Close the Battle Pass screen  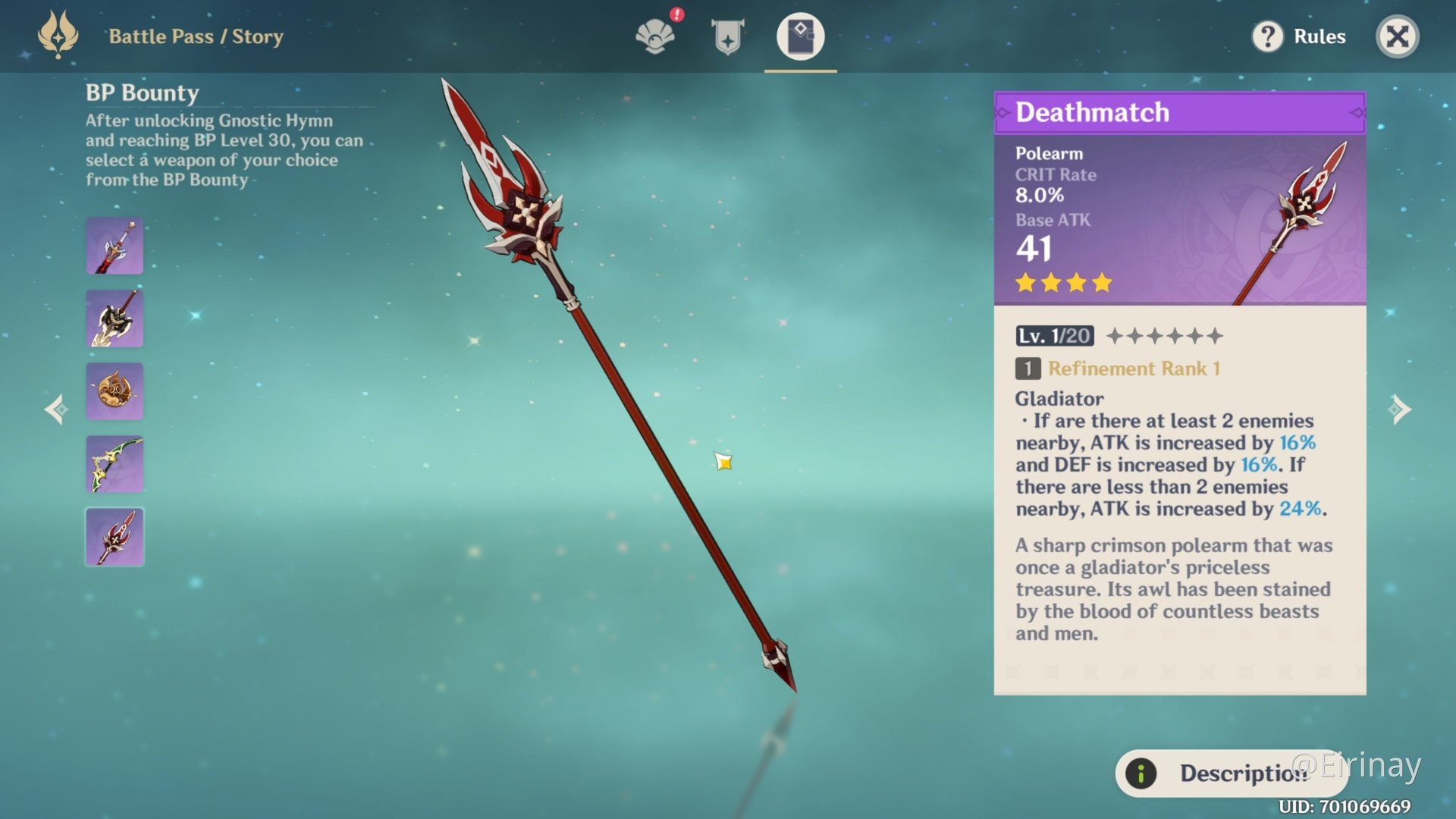coord(1397,36)
